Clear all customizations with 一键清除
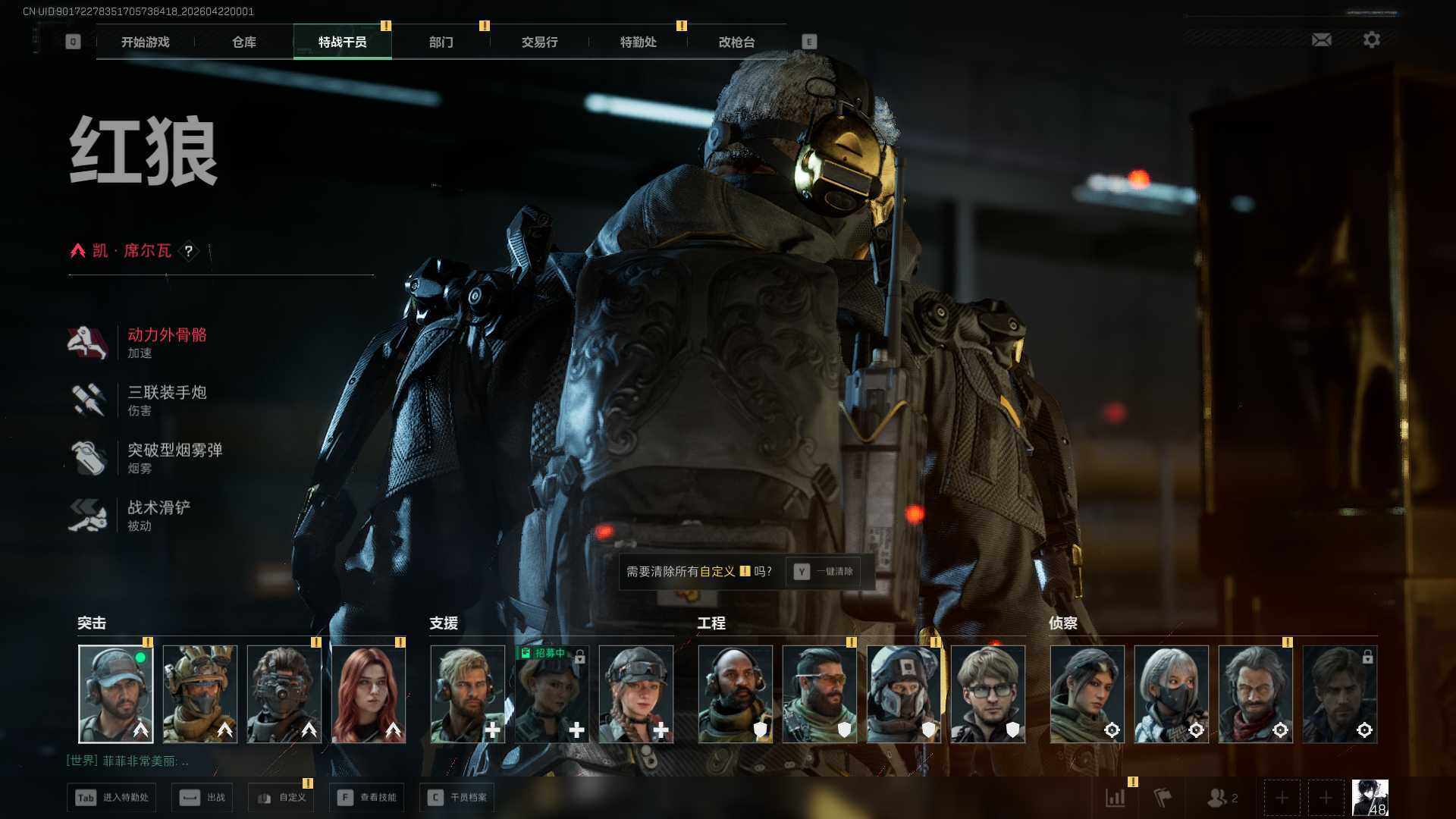Viewport: 1456px width, 819px height. [824, 572]
